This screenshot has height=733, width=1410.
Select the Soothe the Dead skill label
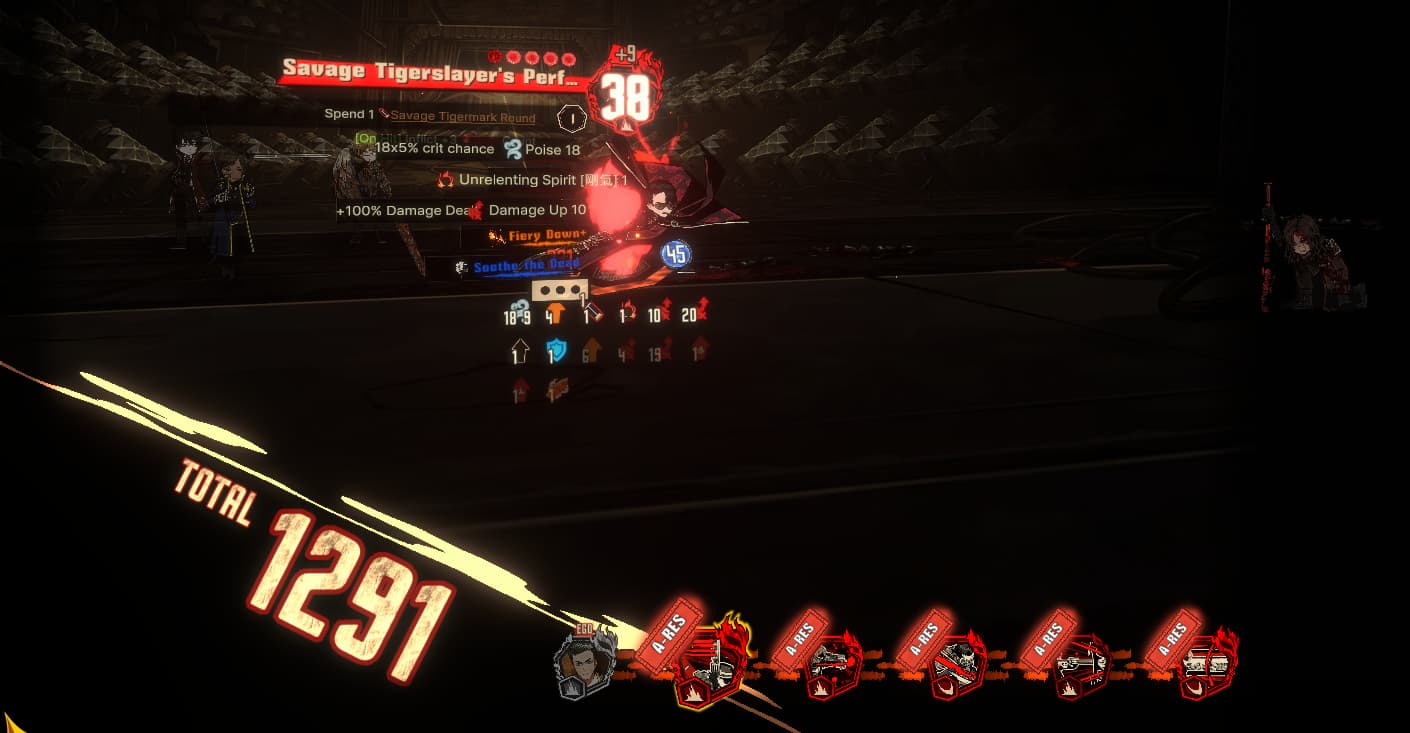tap(525, 266)
